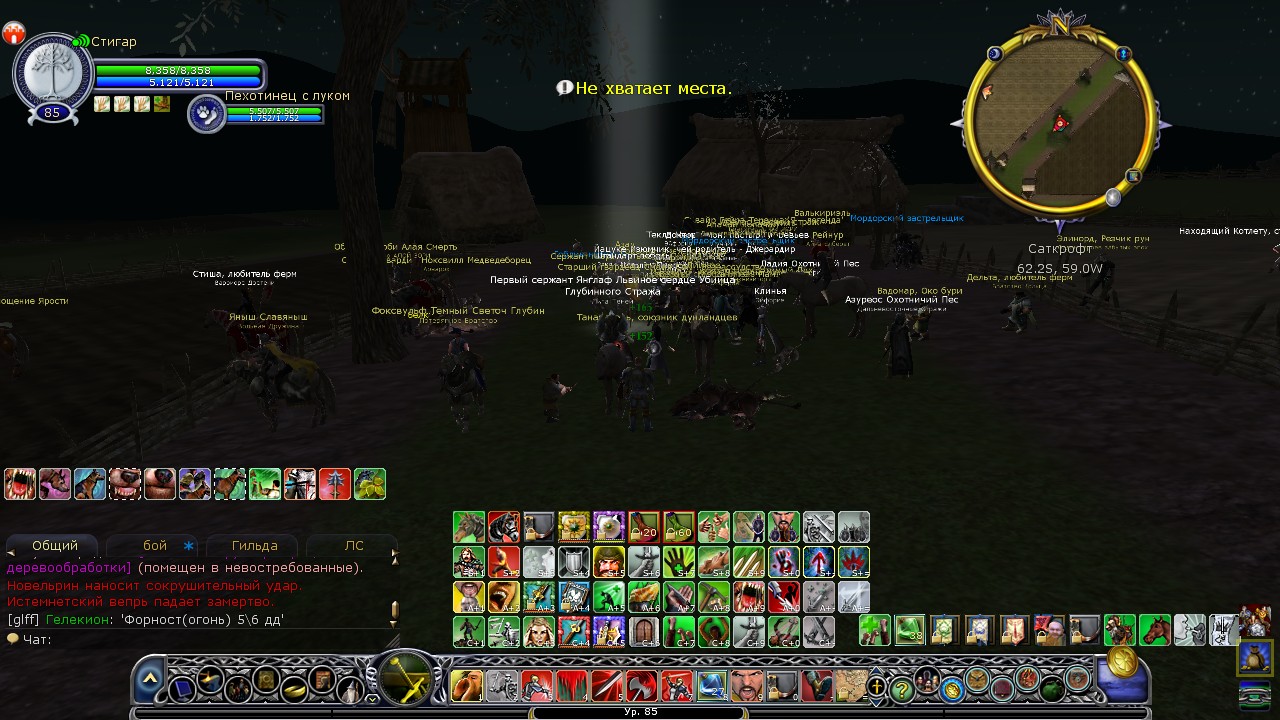1280x720 pixels.
Task: Activate the yellow flower hotbar skill
Action: (x=573, y=527)
